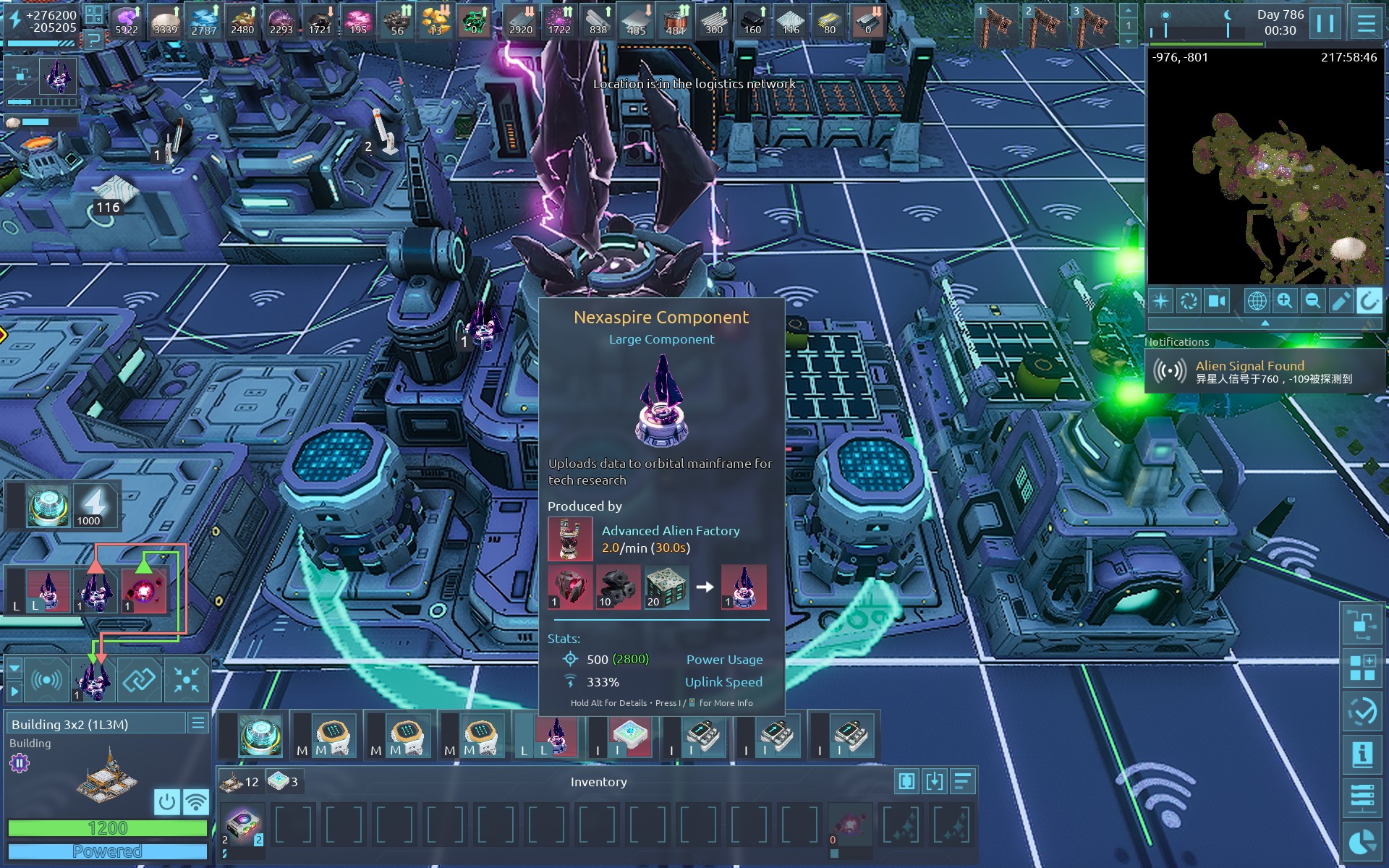Sort the inventory with the sort button
Screen dimensions: 1389x868
tap(962, 781)
